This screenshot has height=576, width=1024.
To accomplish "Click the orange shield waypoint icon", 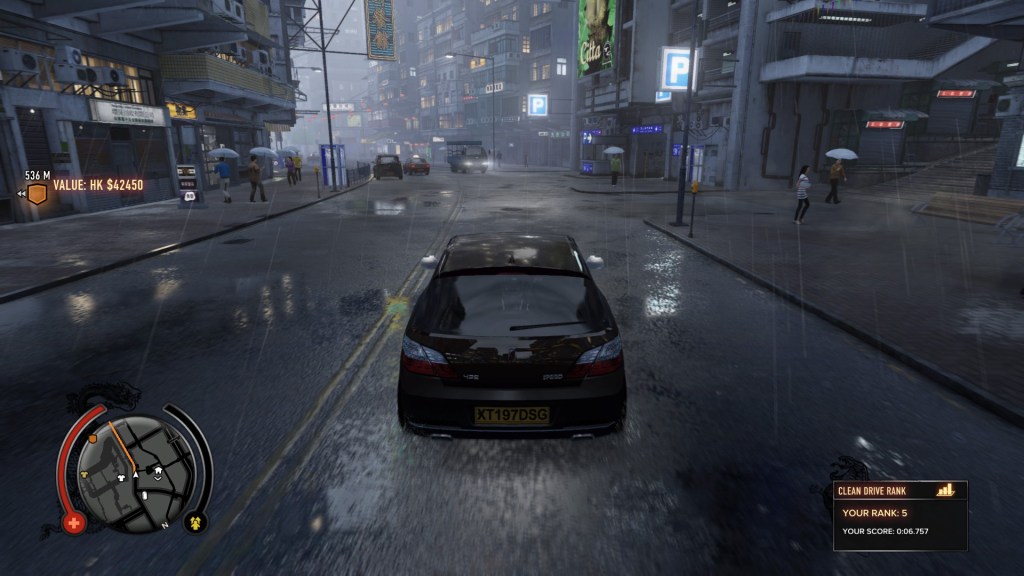I will 37,193.
